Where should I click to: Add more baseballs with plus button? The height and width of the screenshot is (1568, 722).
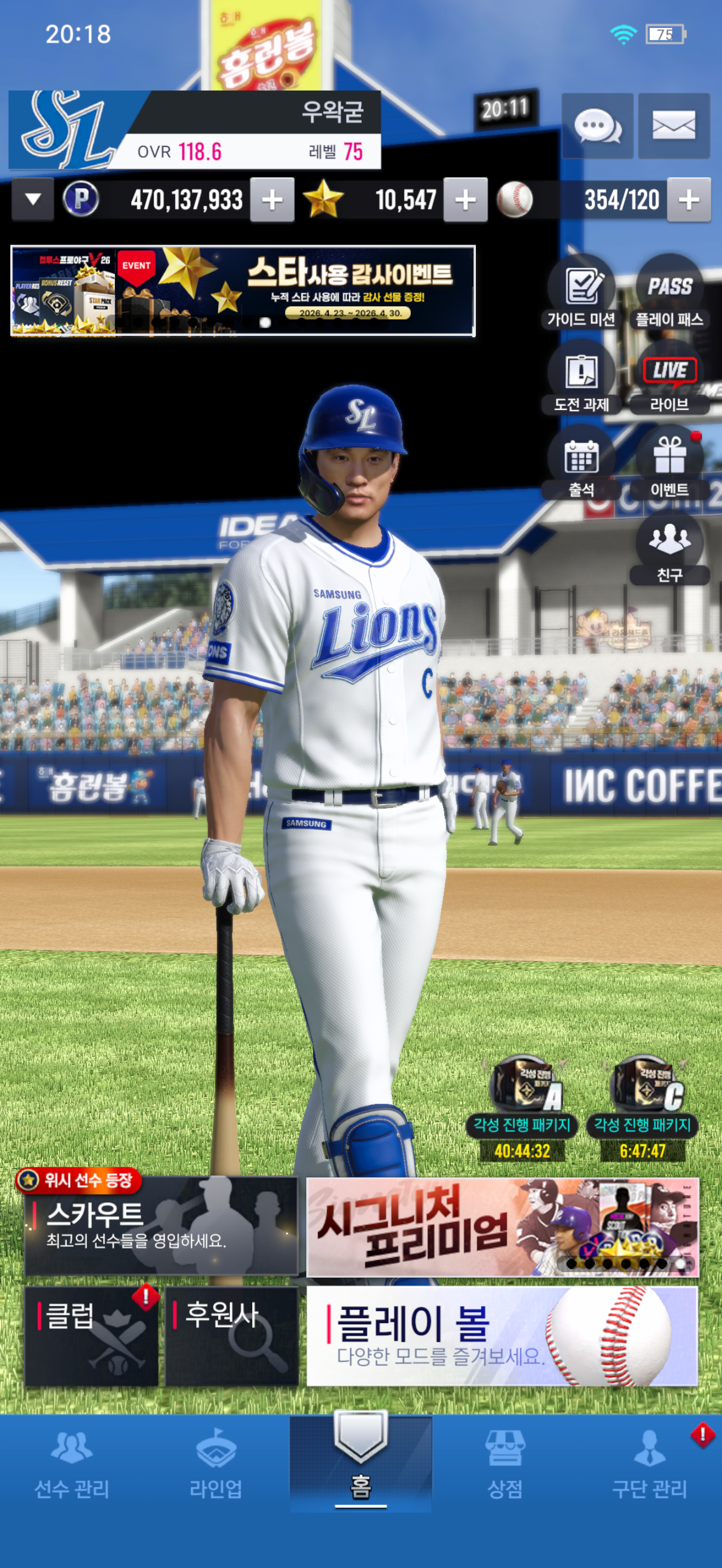pyautogui.click(x=689, y=200)
